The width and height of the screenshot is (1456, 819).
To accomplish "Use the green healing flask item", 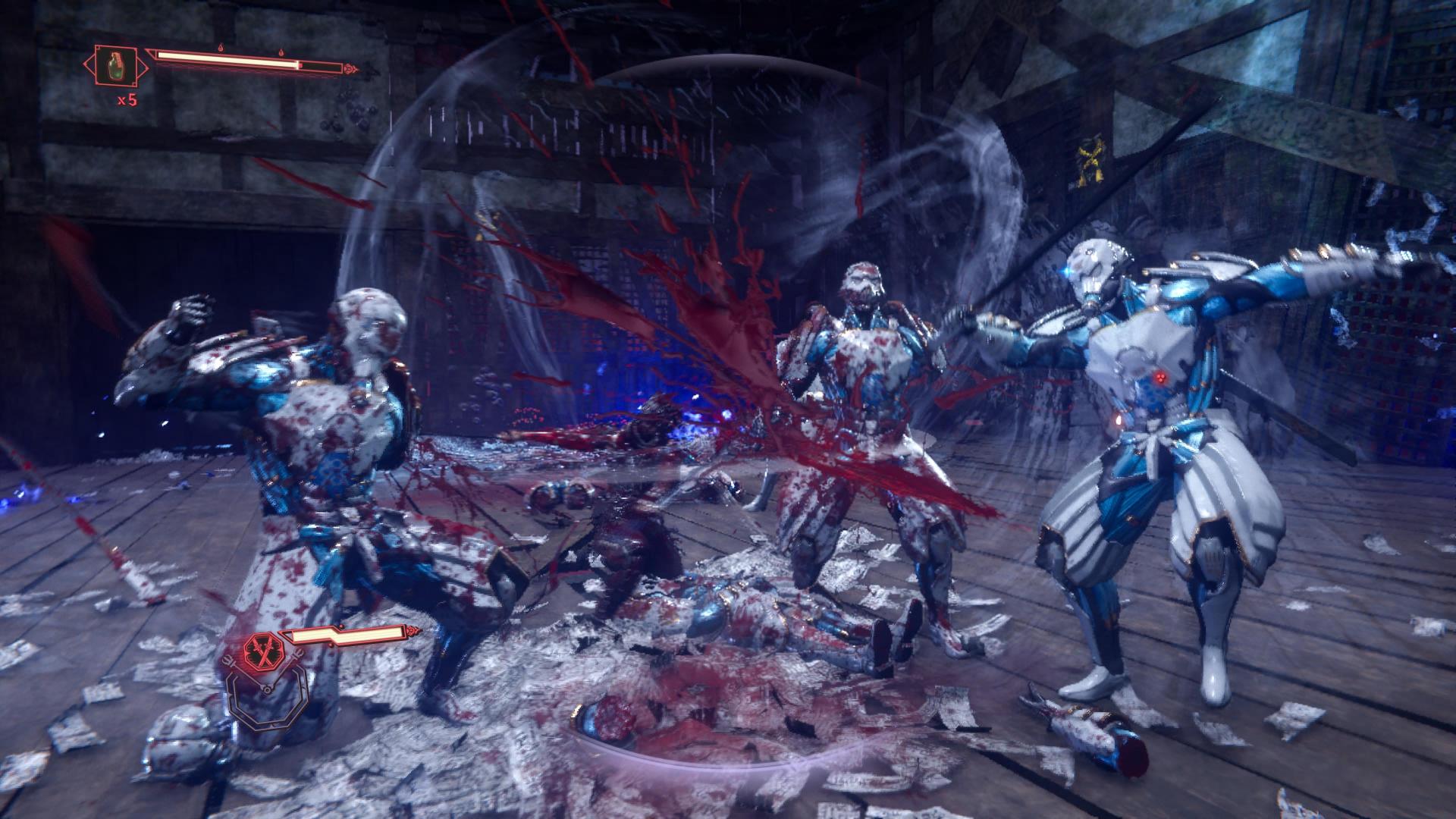I will [116, 64].
